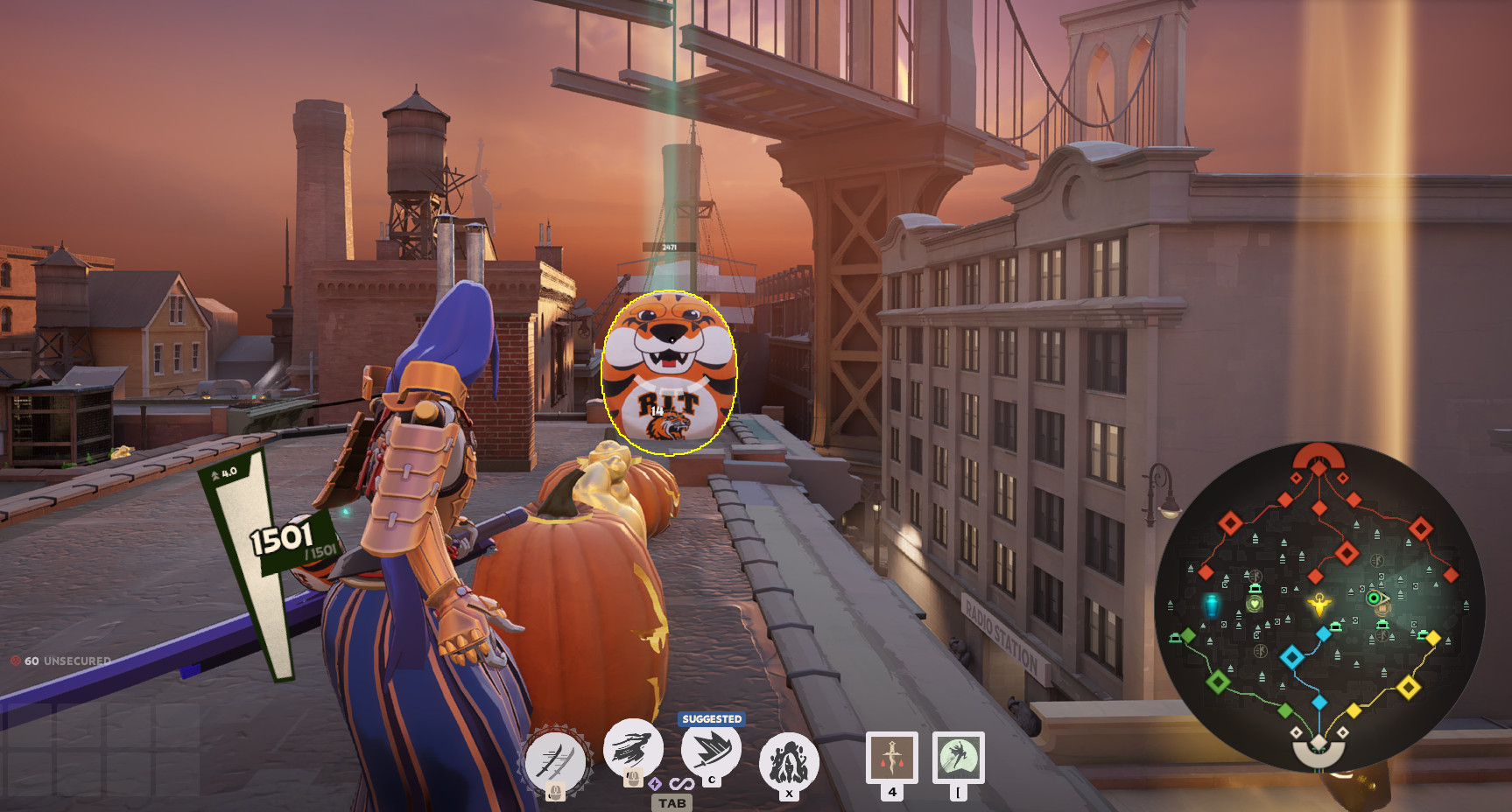Select the cyan urn marker on the minimap

(1212, 605)
